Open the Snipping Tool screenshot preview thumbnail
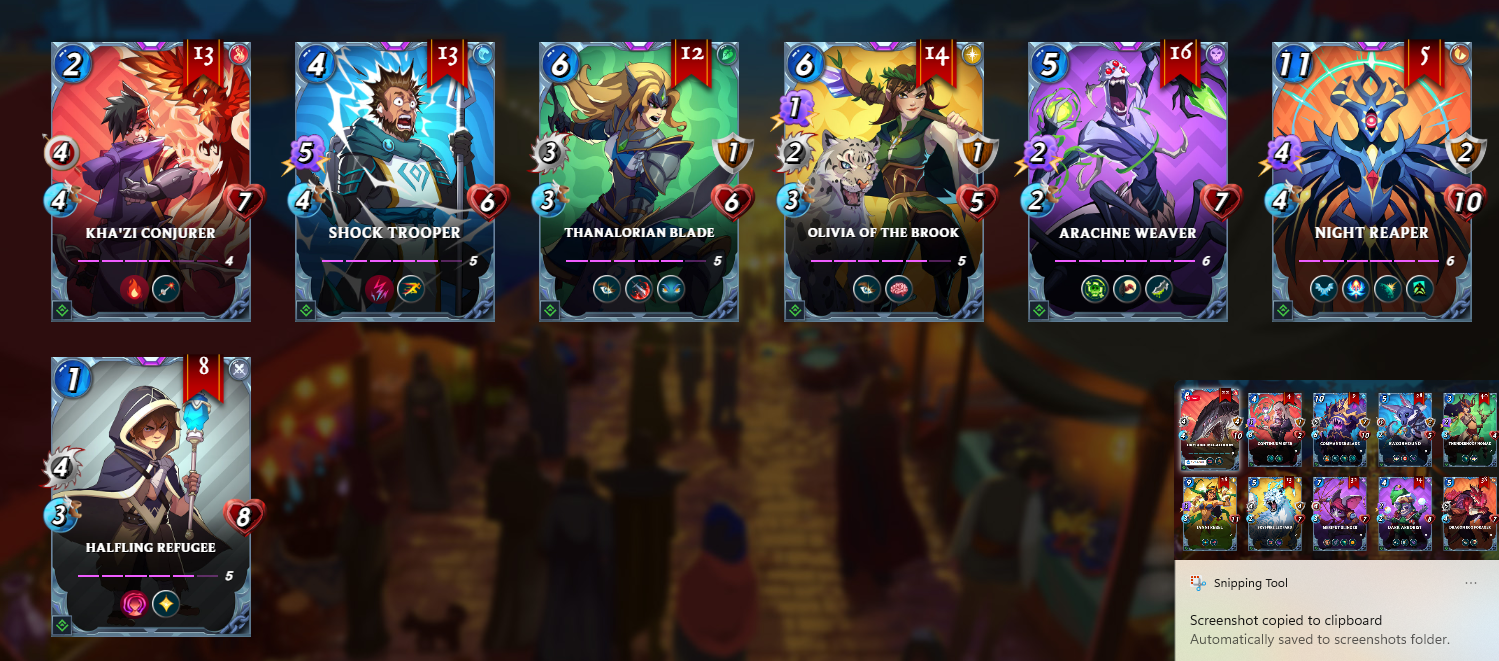1499x661 pixels. coord(1337,470)
